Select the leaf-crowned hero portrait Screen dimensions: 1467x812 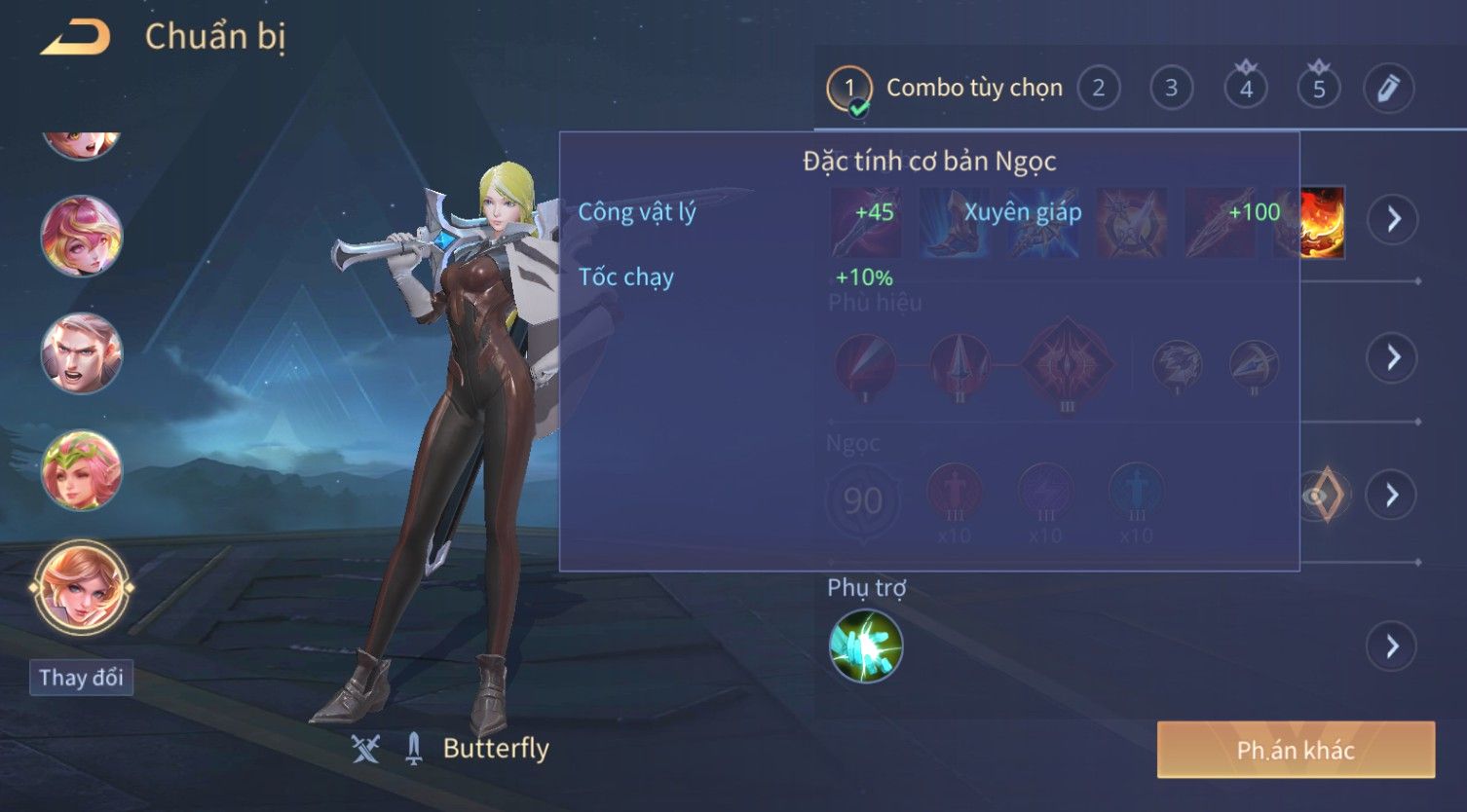coord(82,470)
